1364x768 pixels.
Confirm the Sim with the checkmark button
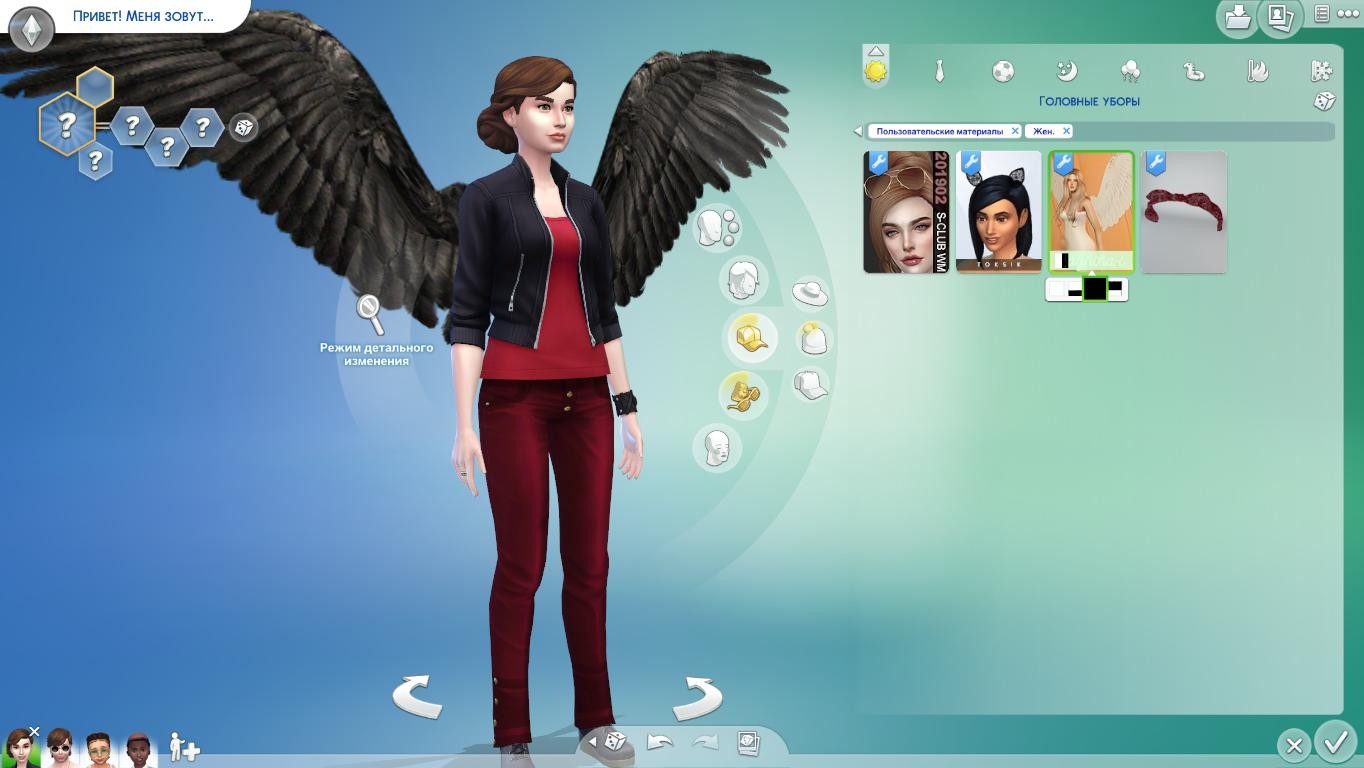tap(1335, 743)
